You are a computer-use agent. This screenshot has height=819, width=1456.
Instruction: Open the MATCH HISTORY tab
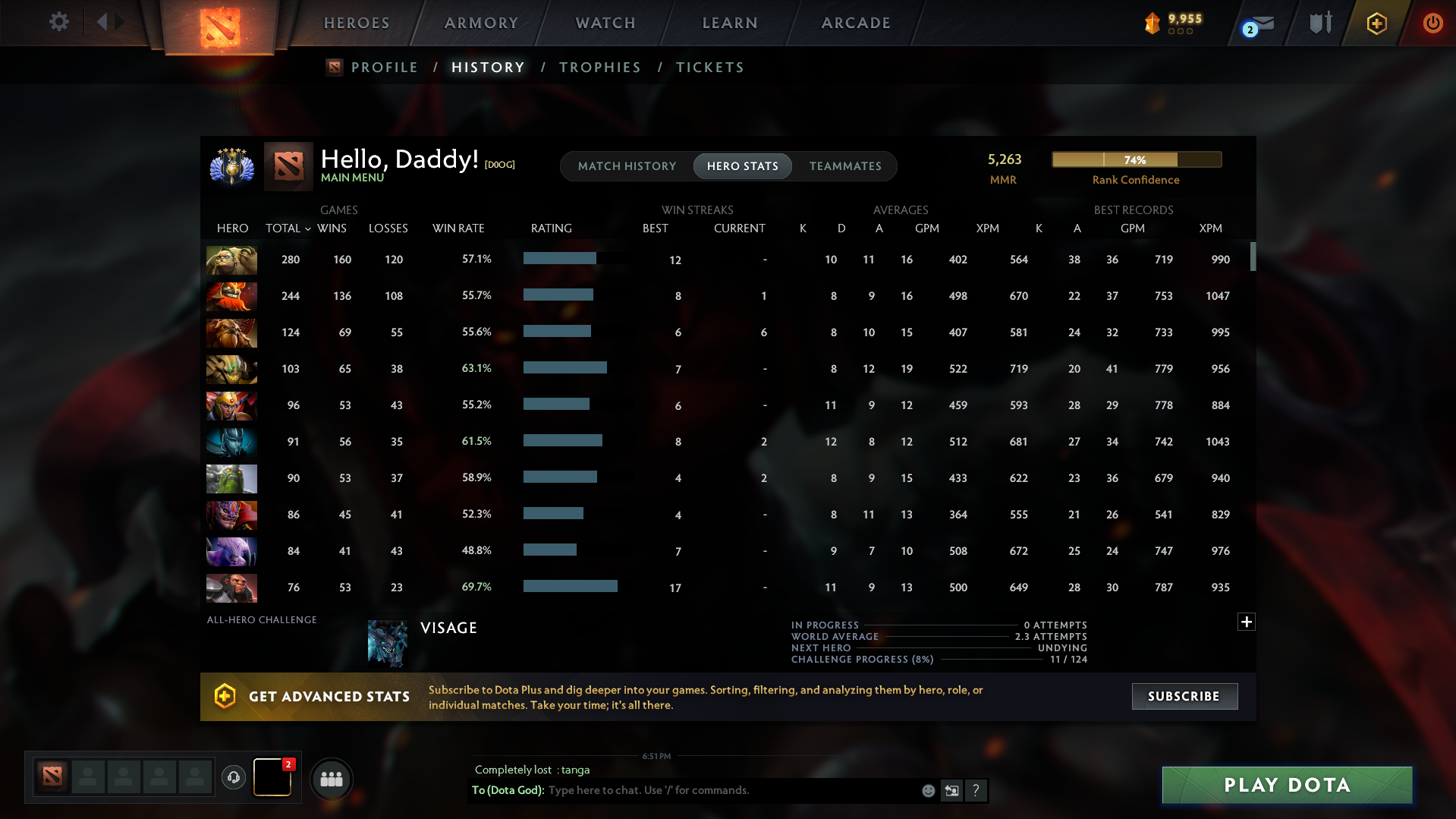click(x=627, y=166)
